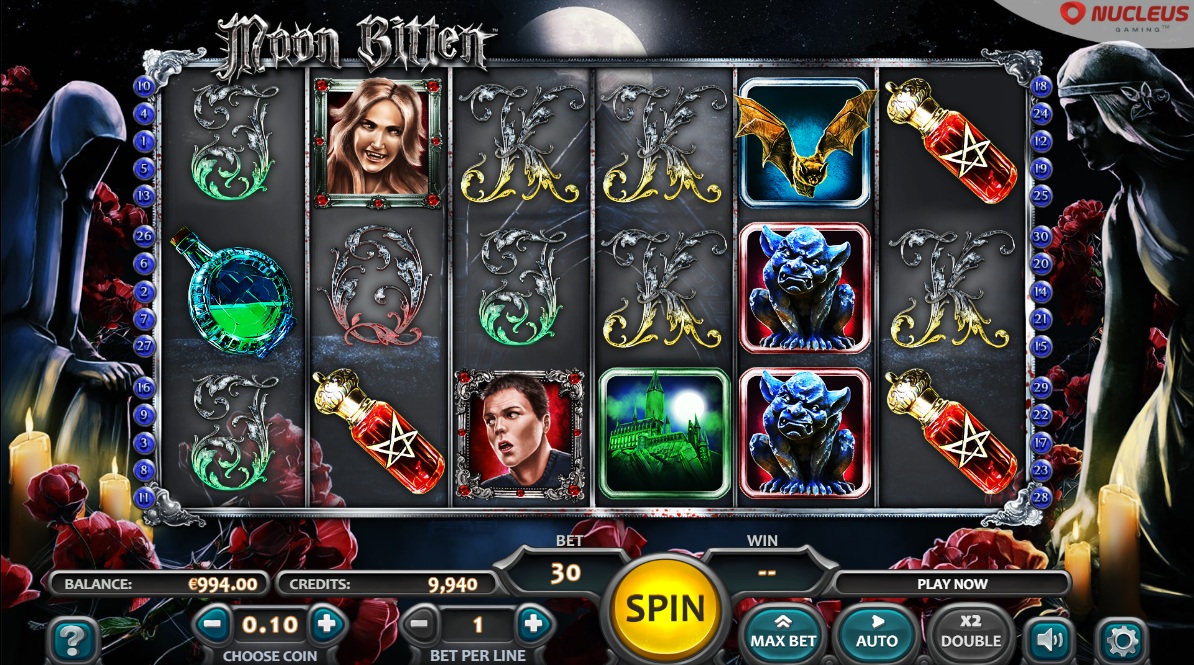The image size is (1194, 665).
Task: Lower the bet per line
Action: click(420, 626)
